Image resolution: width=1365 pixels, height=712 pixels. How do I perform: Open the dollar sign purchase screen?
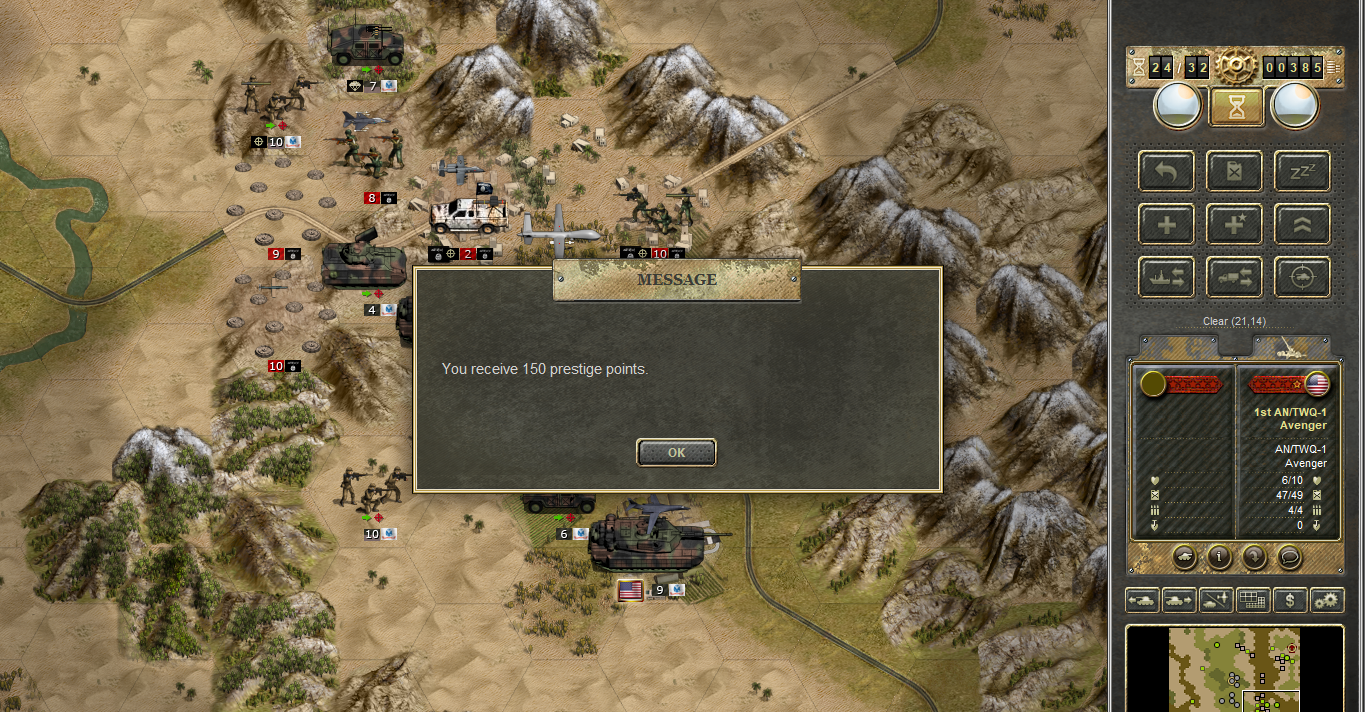tap(1290, 600)
